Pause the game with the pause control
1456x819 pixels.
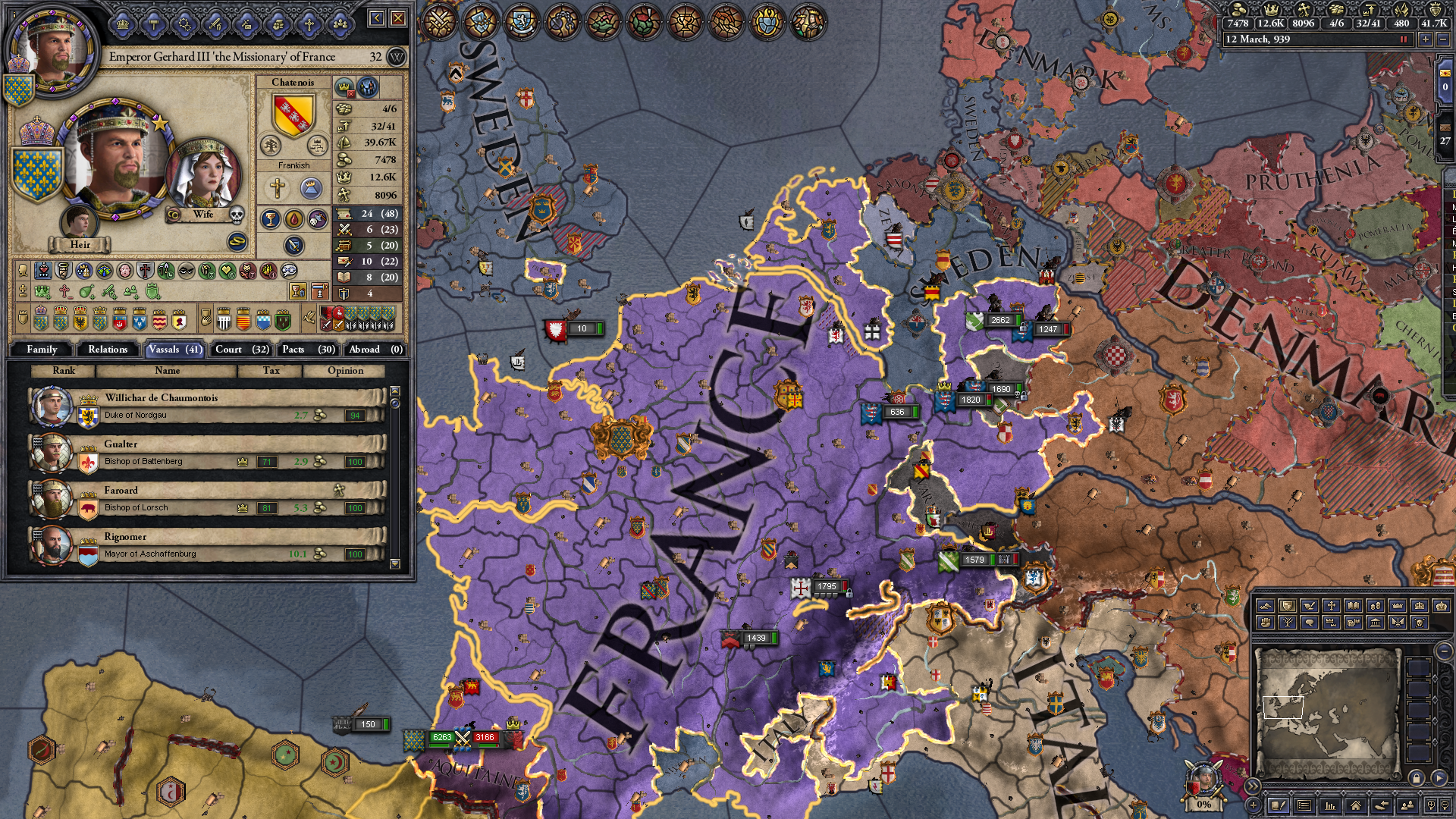click(1404, 41)
